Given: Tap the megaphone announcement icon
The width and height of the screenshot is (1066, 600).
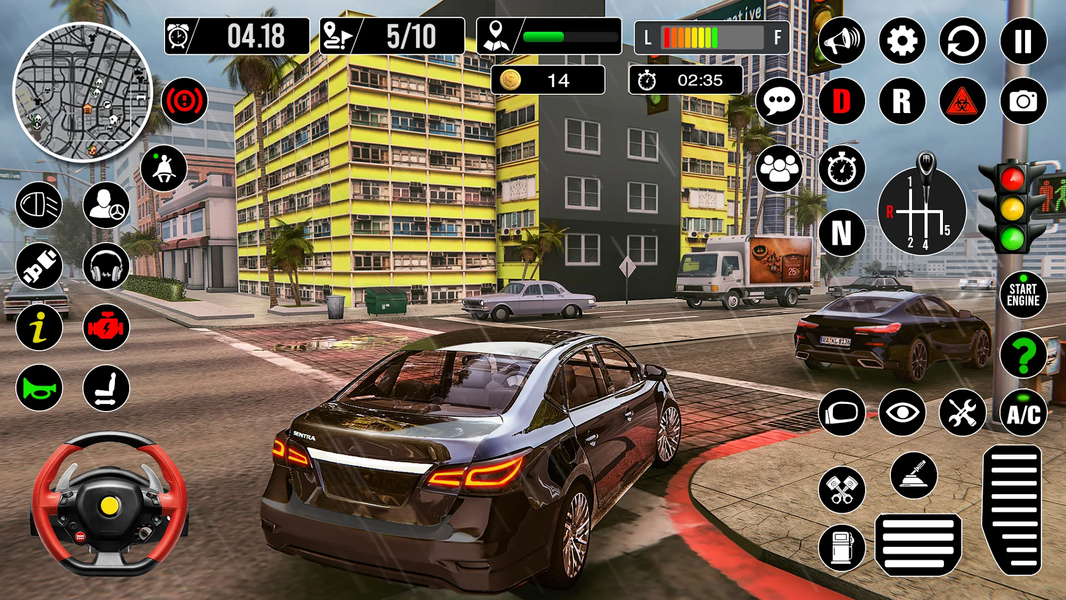Looking at the screenshot, I should coord(842,42).
